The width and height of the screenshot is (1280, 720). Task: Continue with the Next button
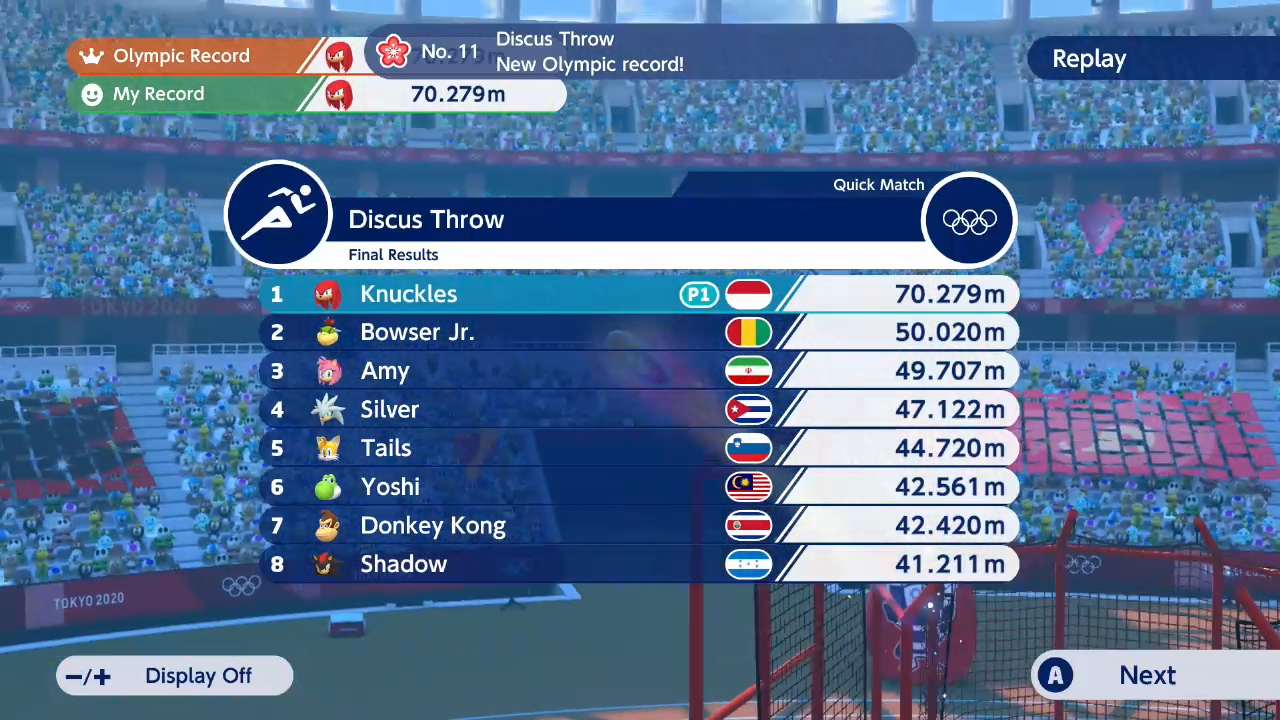coord(1146,676)
